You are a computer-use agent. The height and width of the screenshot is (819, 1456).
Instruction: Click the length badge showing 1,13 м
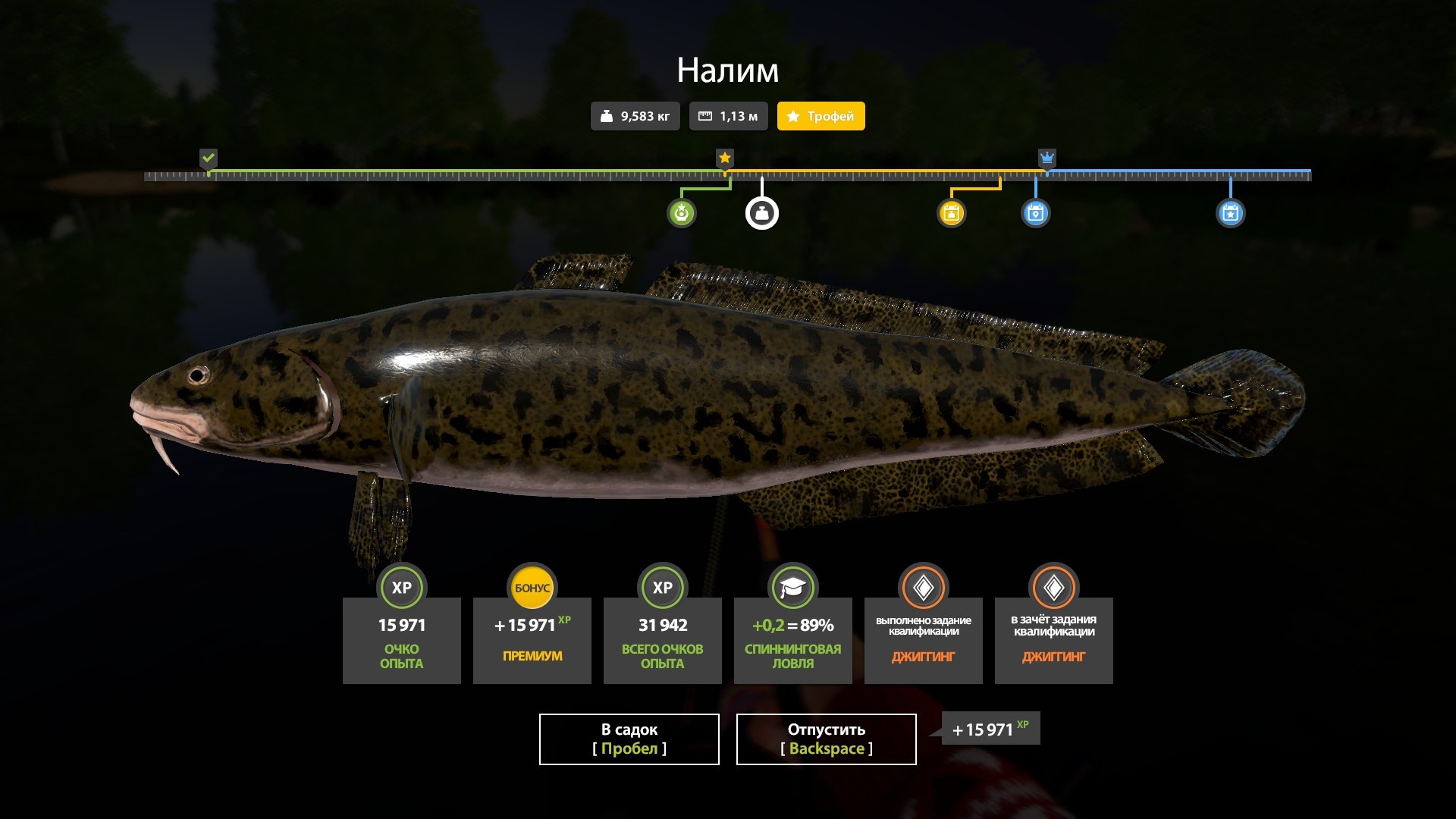coord(728,116)
